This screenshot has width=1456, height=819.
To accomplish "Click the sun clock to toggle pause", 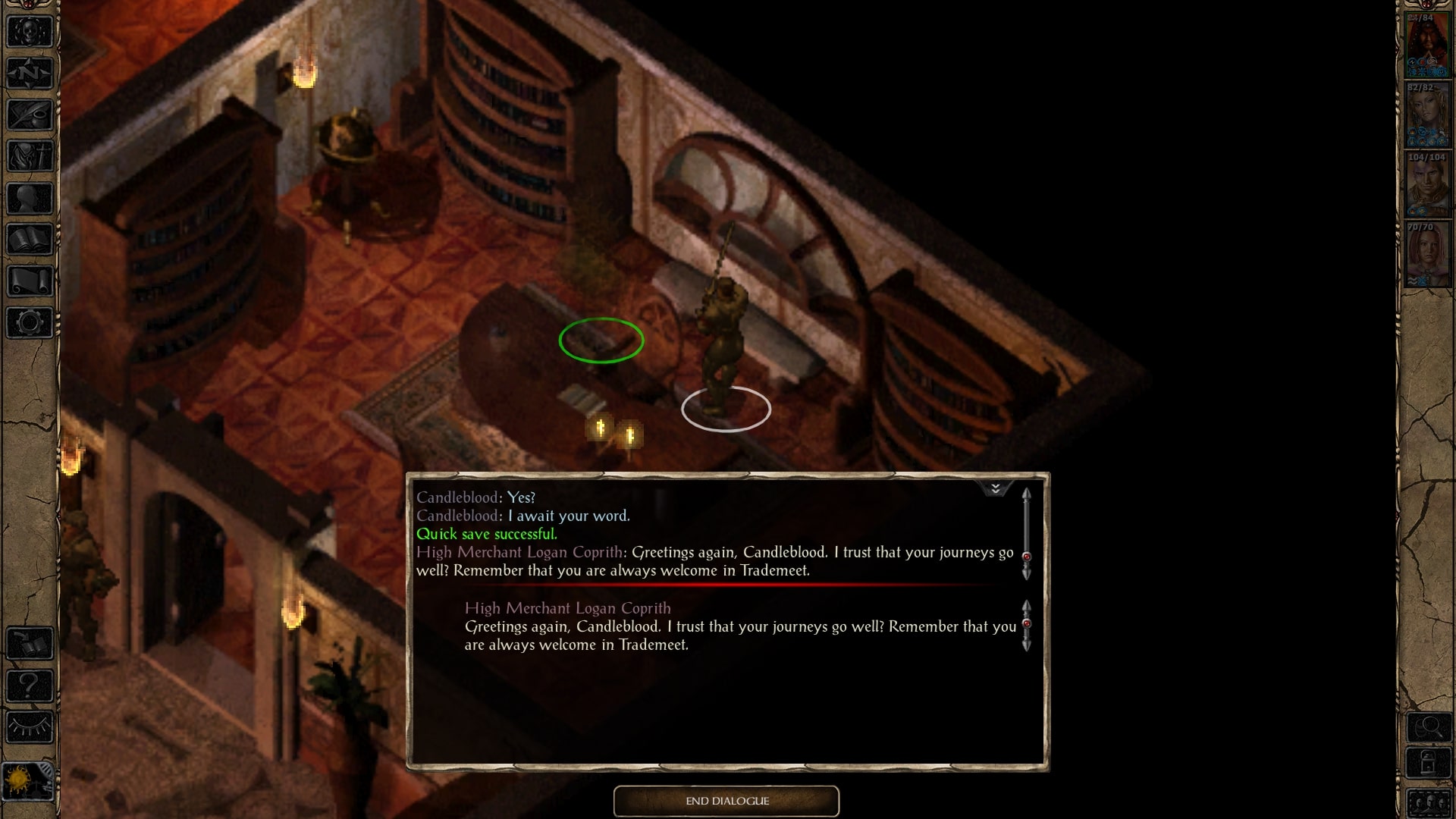I will coord(23,781).
